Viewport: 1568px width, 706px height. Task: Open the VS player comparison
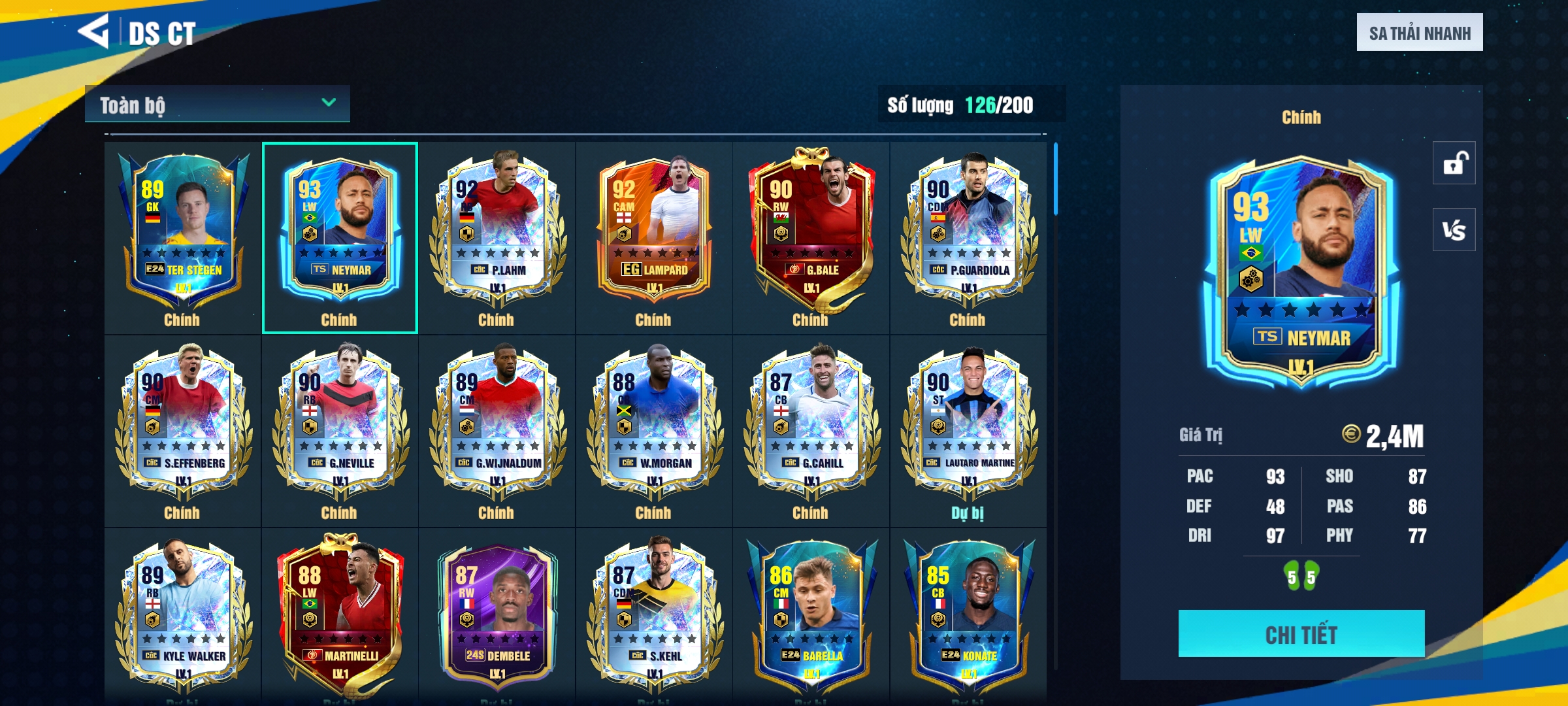pos(1454,229)
